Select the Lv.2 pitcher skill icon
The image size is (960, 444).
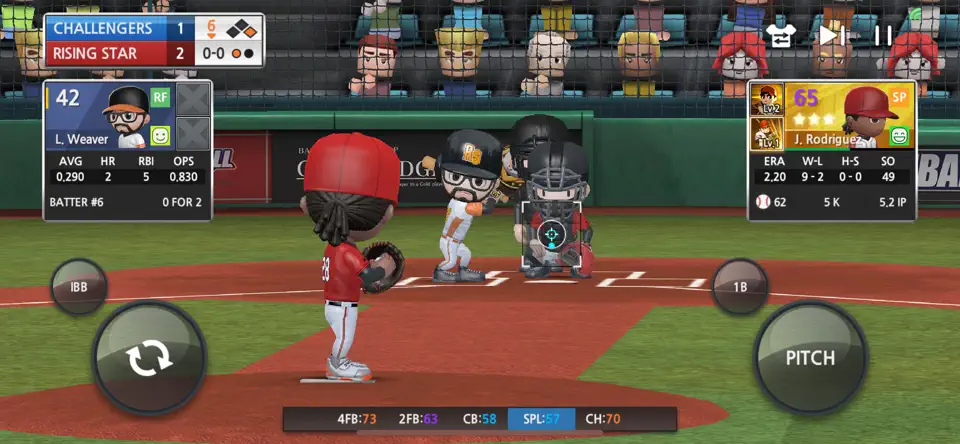[x=767, y=101]
